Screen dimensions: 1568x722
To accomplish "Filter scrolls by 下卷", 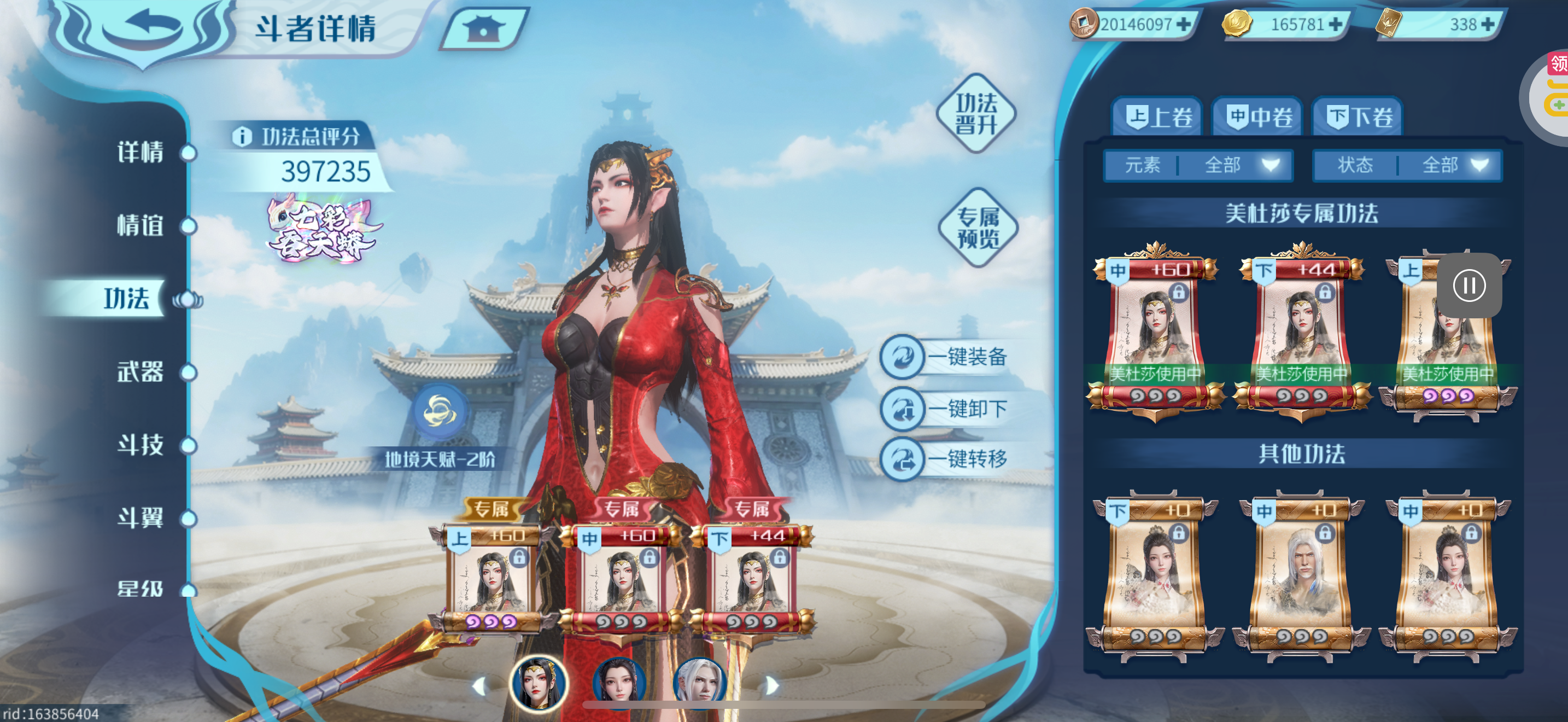I will click(1358, 117).
